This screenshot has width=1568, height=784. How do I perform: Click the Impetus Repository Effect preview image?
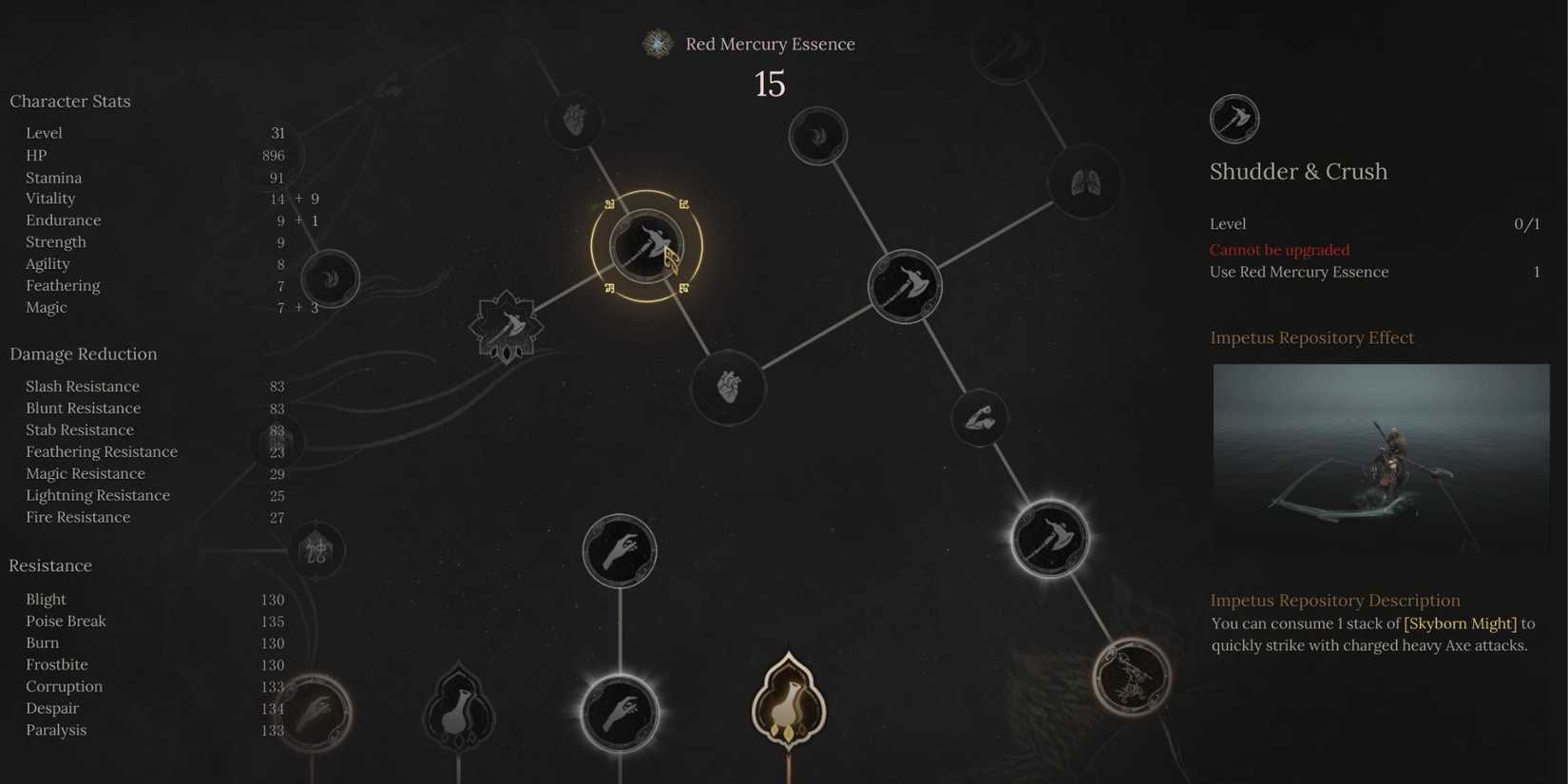point(1380,459)
